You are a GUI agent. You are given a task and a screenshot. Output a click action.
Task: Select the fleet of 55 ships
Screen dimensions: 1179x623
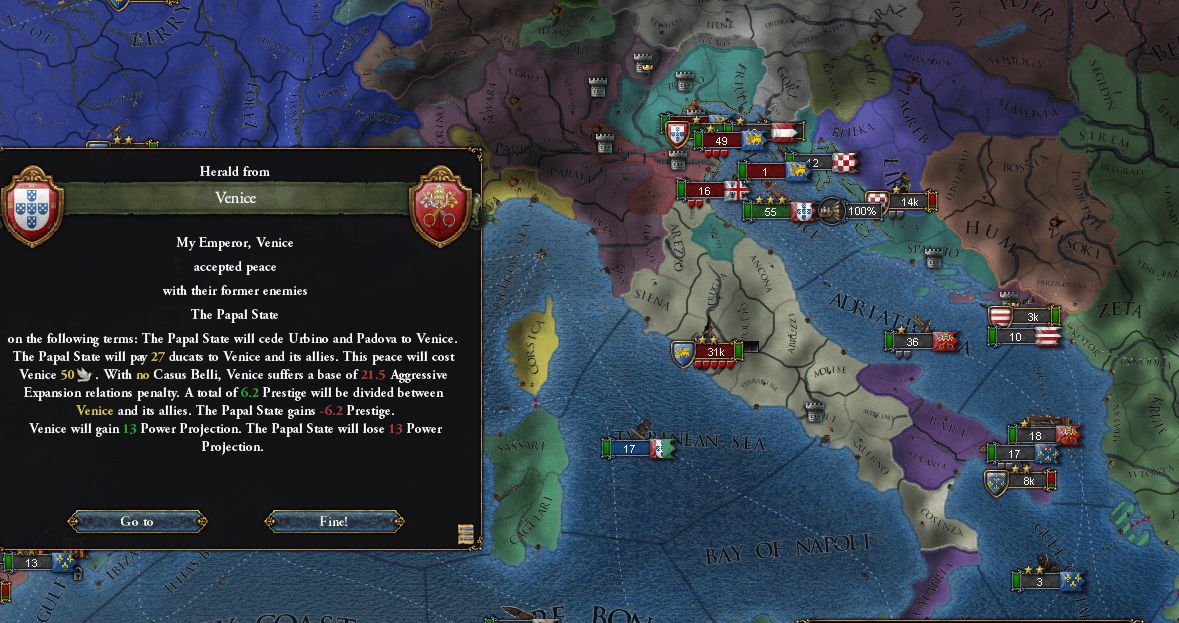770,212
